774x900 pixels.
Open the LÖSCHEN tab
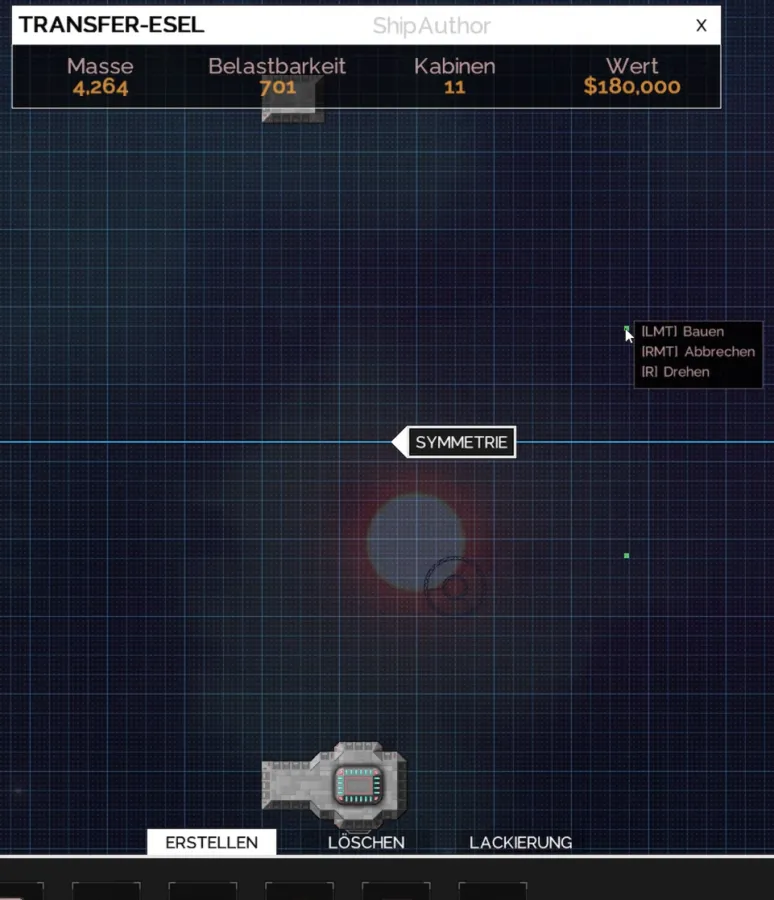pos(366,842)
